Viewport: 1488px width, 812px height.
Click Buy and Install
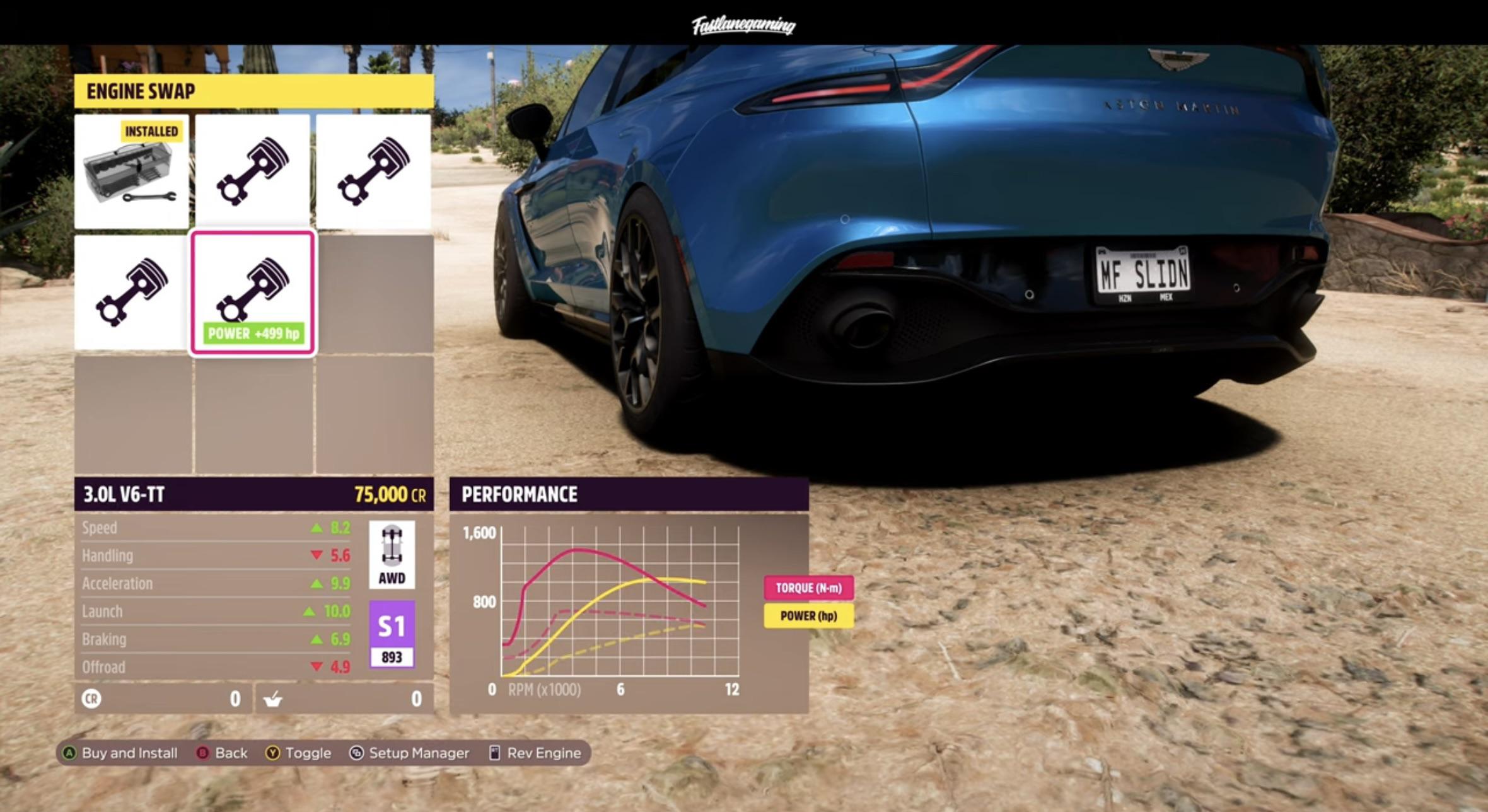(x=125, y=753)
